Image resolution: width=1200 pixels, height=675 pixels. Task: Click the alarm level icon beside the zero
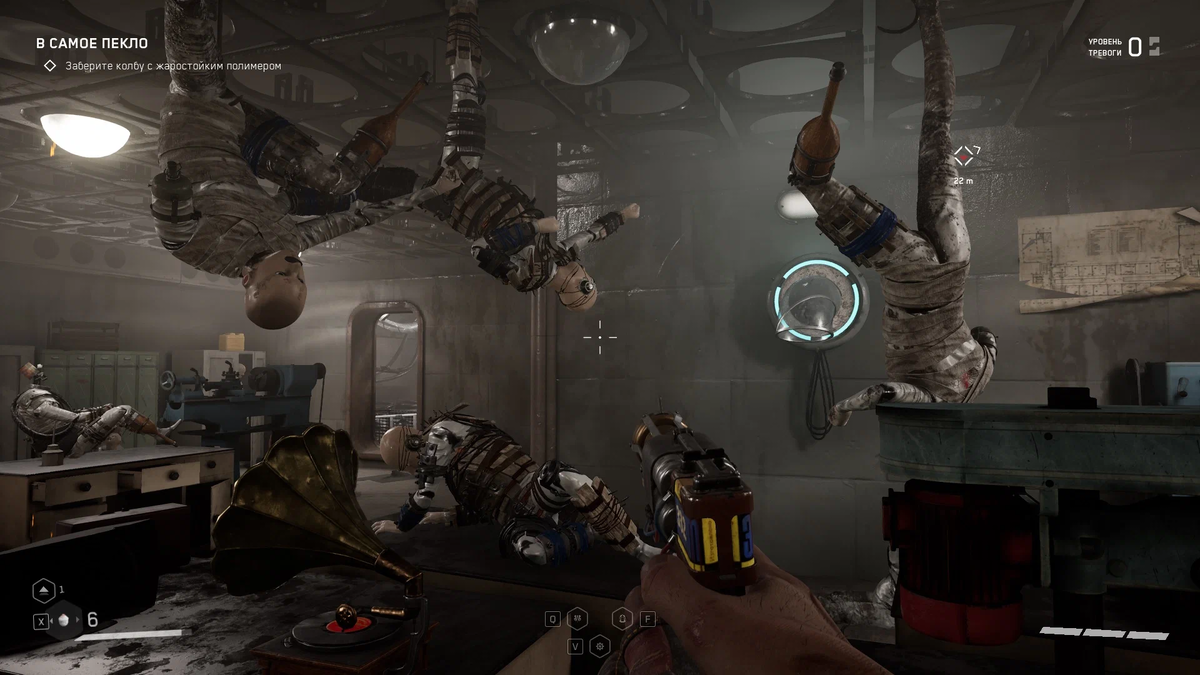(x=1154, y=45)
